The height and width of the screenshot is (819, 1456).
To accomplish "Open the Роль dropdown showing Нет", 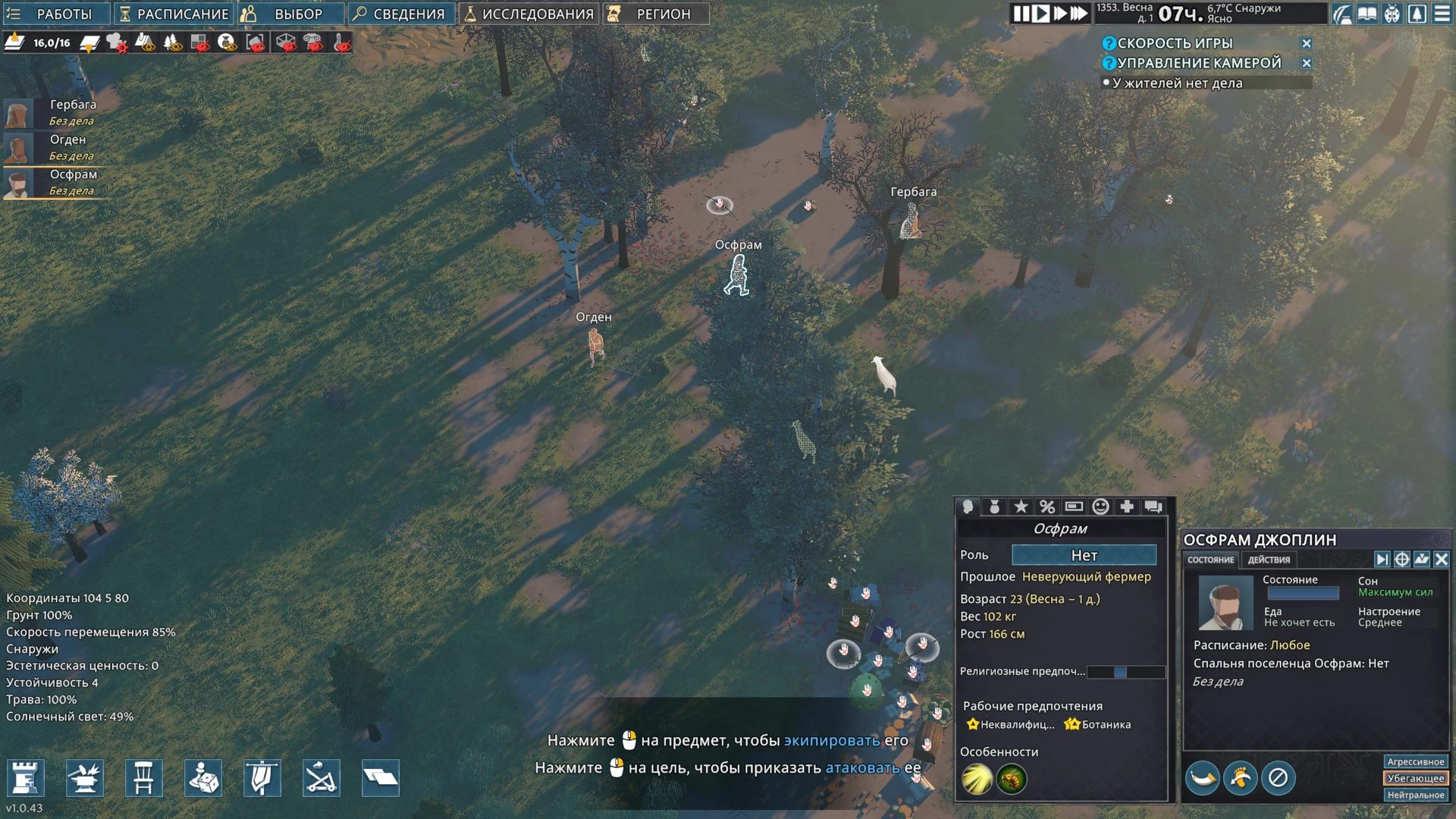I will (1084, 555).
